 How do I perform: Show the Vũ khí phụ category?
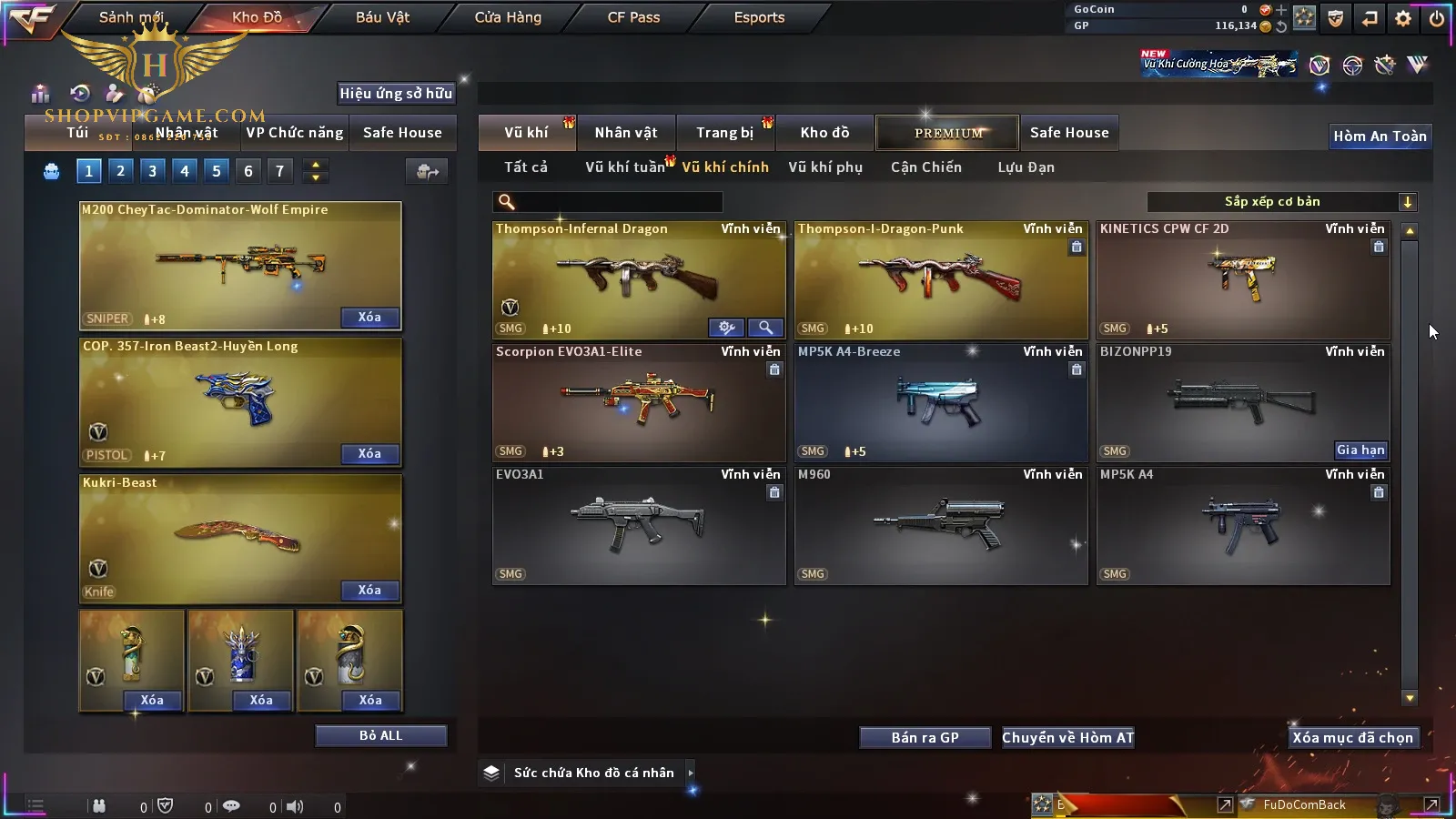click(825, 167)
